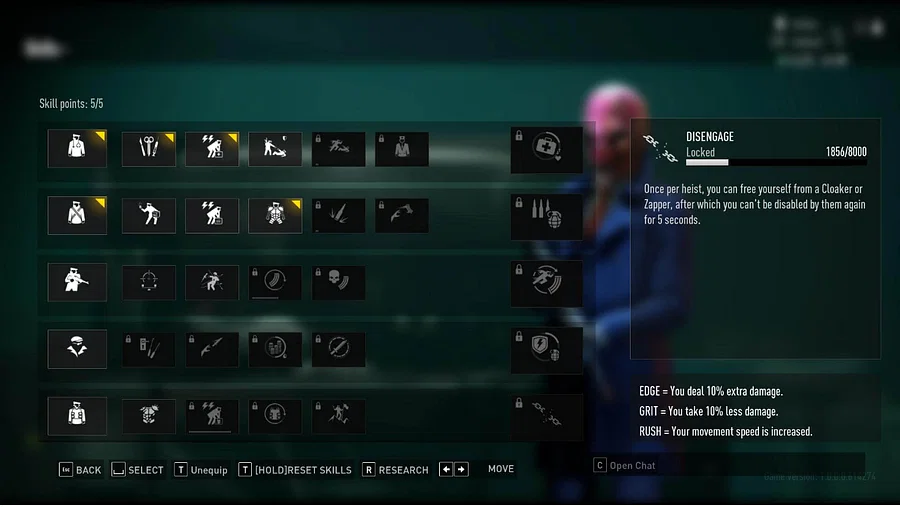This screenshot has width=900, height=507.
Task: Click the locked skull skill
Action: point(338,283)
